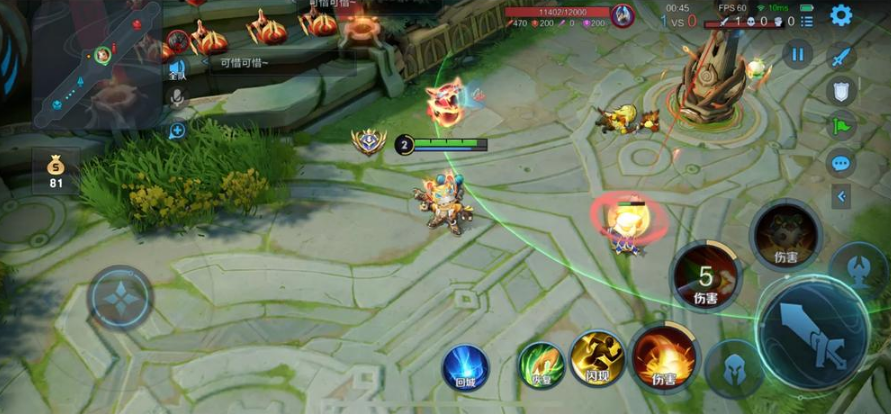Pause the match with the pause button
The height and width of the screenshot is (414, 891).
click(x=797, y=54)
